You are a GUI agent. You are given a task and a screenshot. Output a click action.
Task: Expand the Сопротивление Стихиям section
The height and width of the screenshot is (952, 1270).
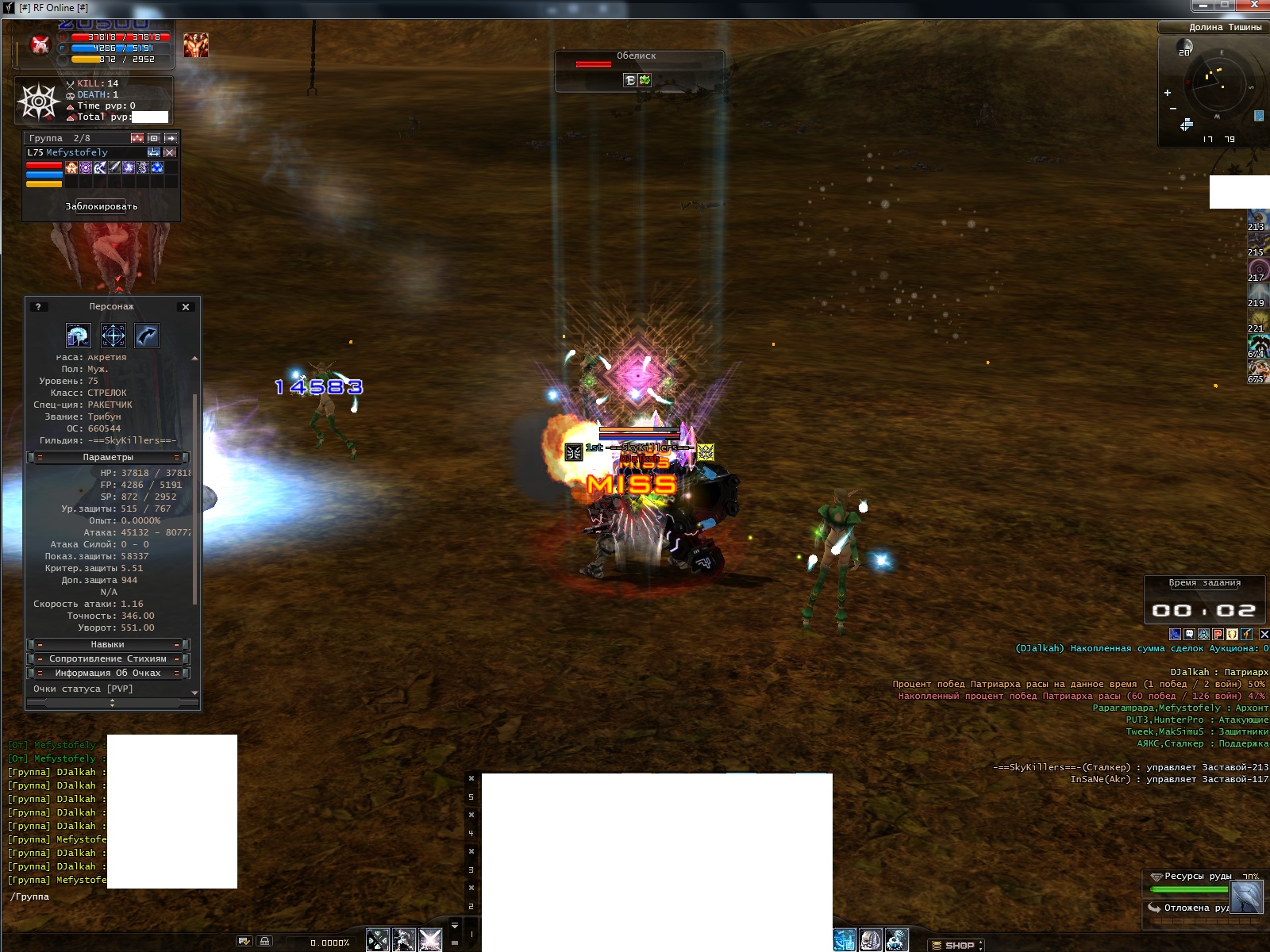108,658
